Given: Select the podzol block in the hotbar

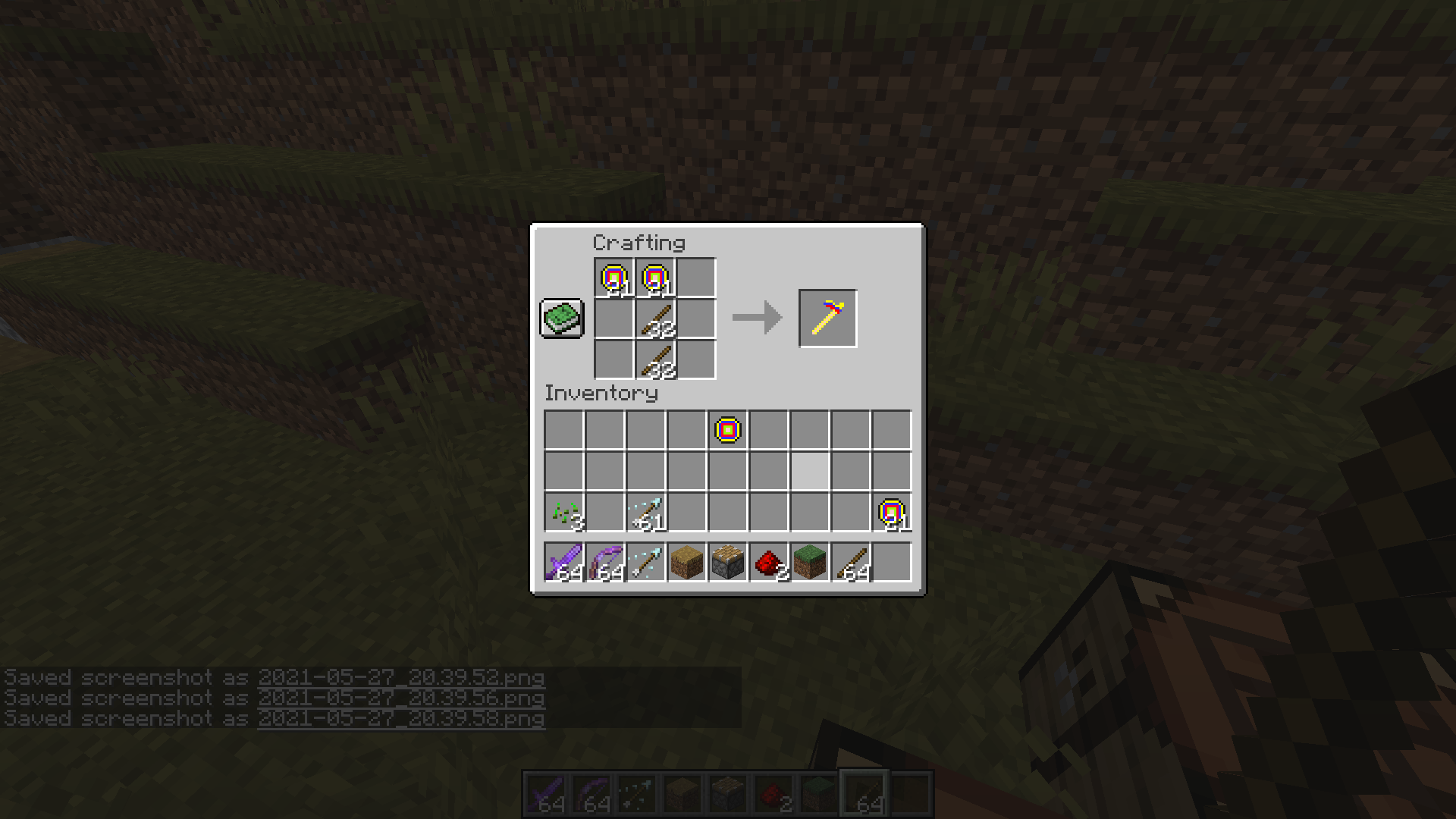Looking at the screenshot, I should (686, 561).
